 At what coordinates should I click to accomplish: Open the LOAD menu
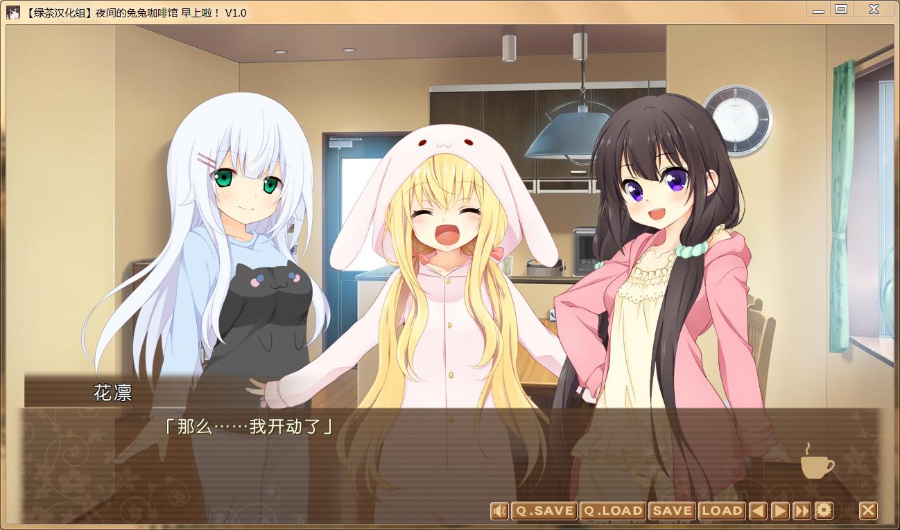(721, 511)
